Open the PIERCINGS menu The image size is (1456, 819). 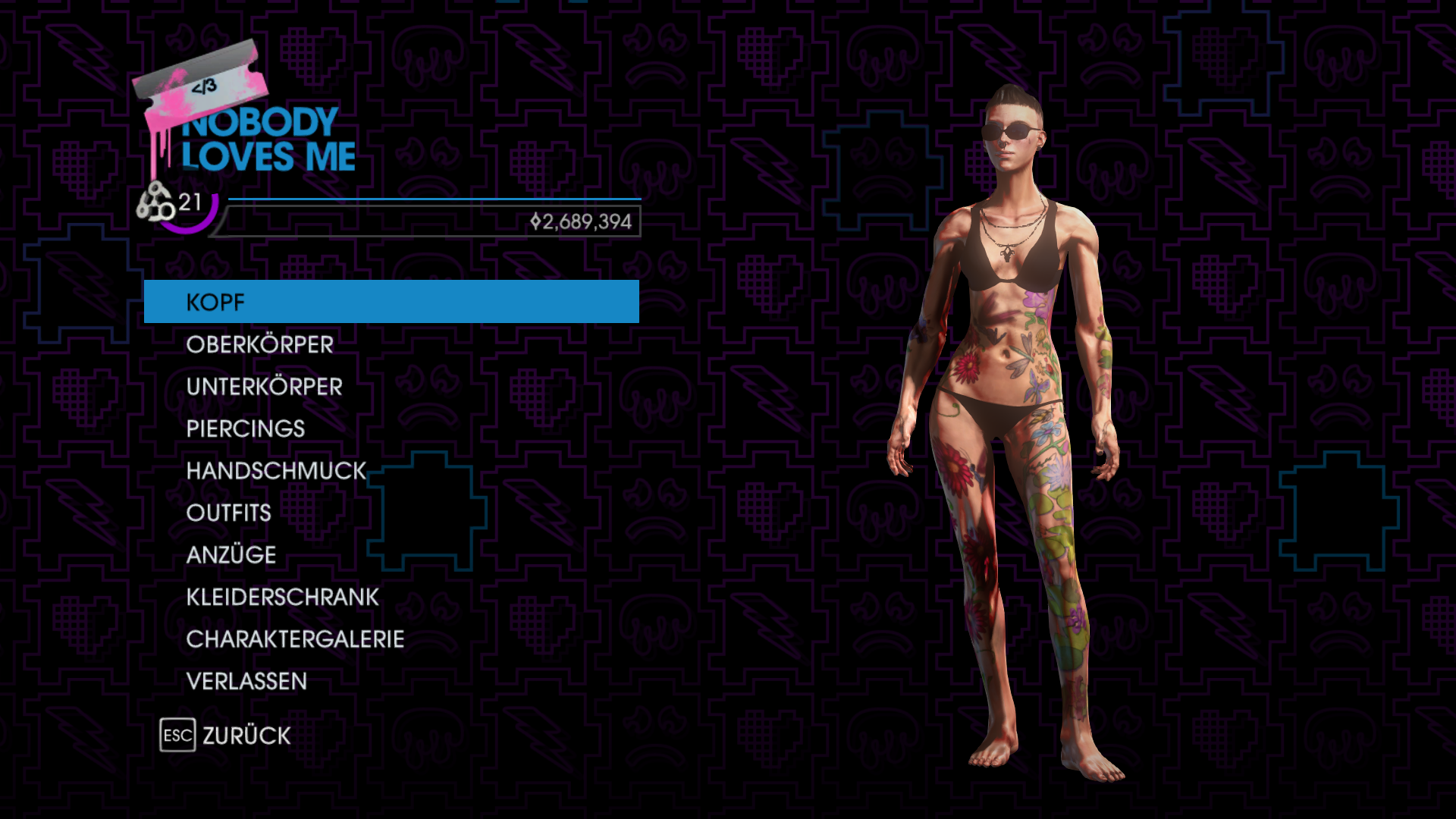coord(245,429)
